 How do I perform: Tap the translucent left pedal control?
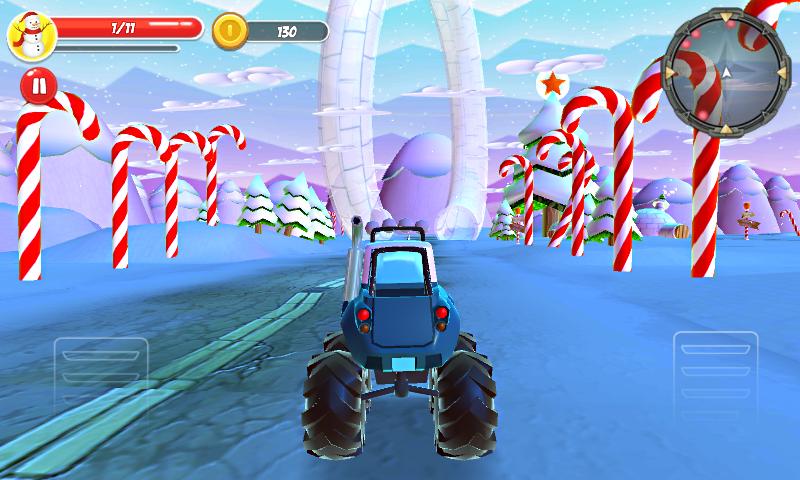(101, 375)
